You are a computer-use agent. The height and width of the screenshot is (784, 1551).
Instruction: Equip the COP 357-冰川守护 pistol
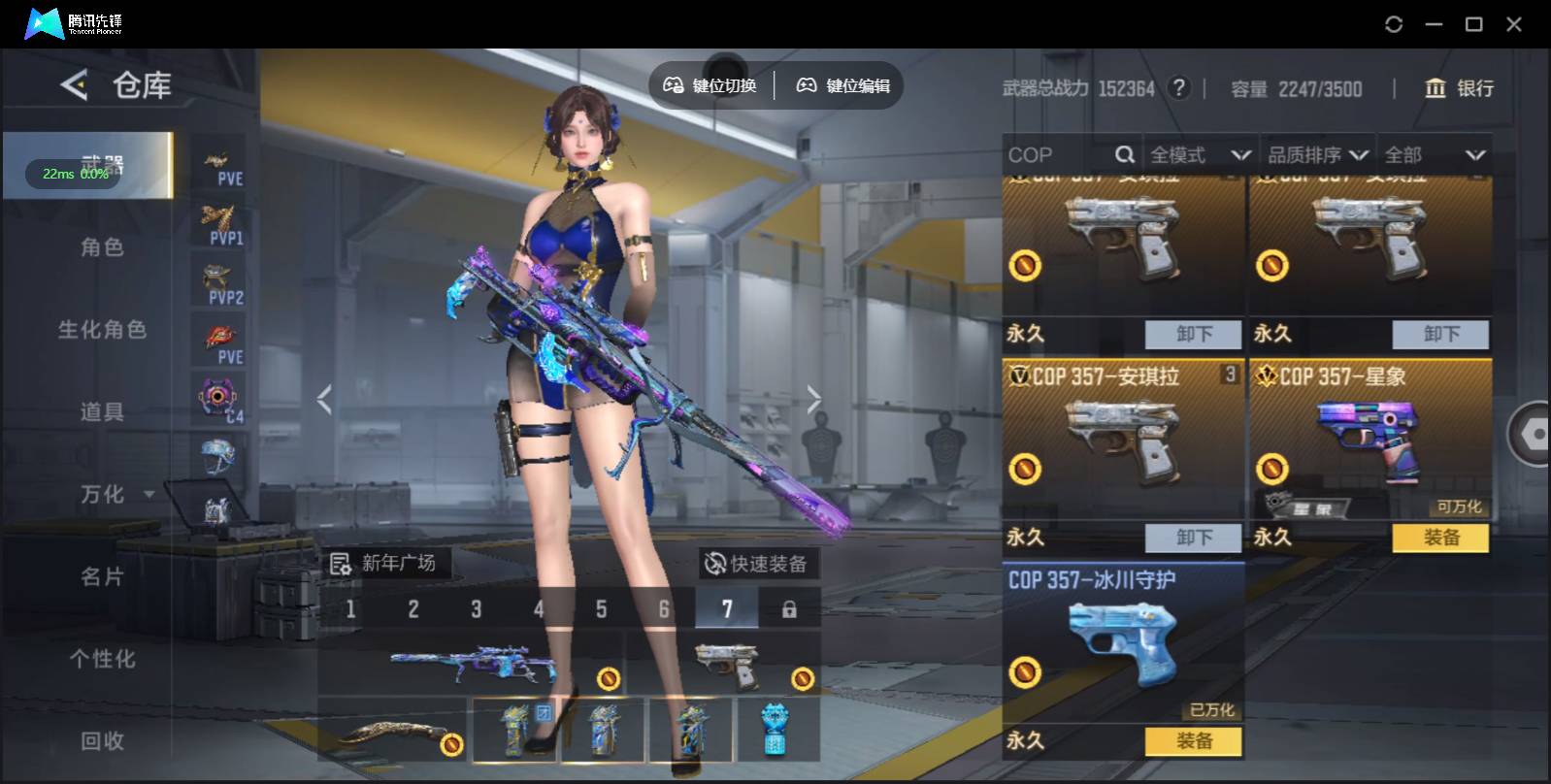click(x=1194, y=741)
